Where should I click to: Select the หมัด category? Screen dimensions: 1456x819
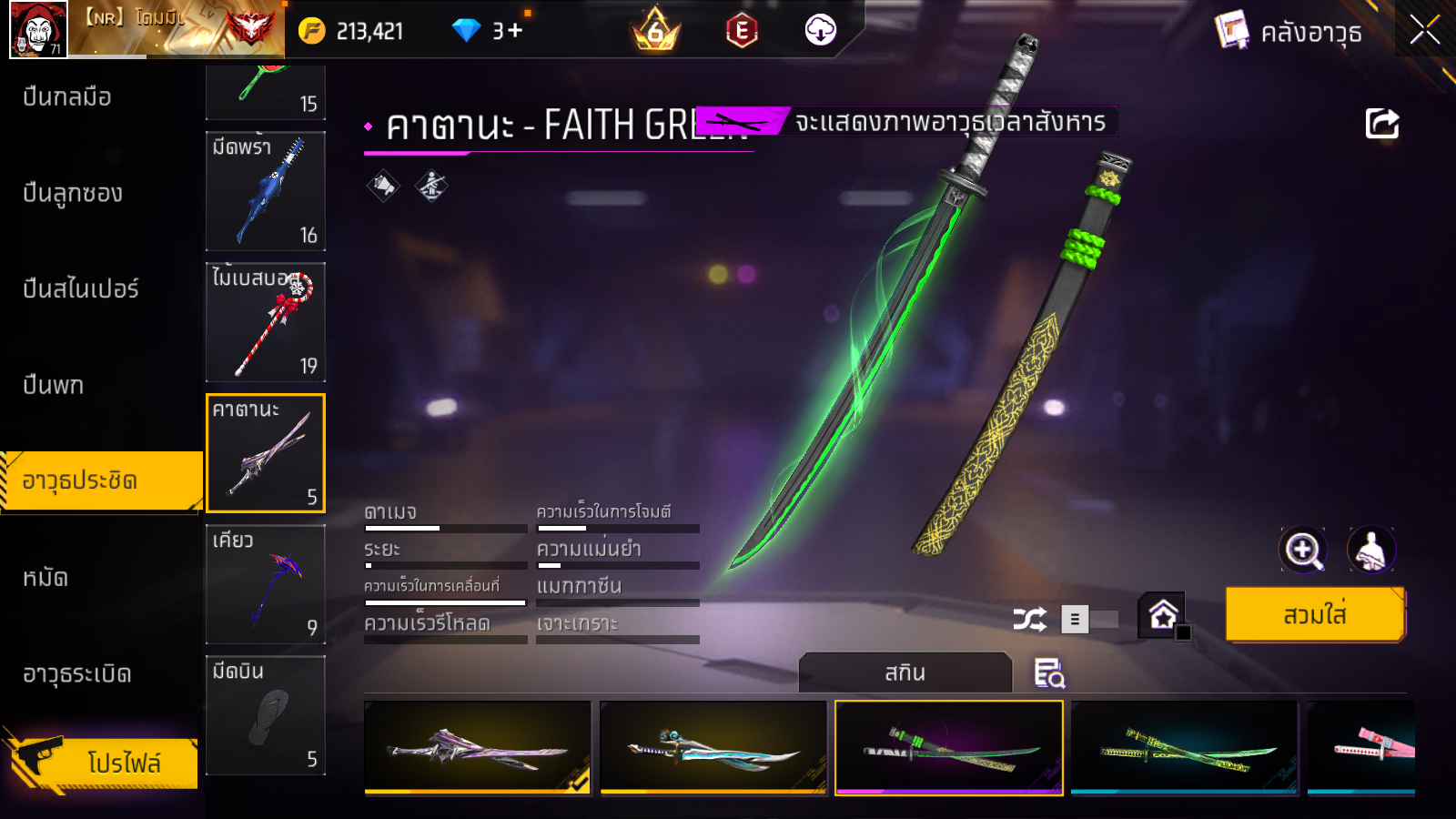point(45,577)
